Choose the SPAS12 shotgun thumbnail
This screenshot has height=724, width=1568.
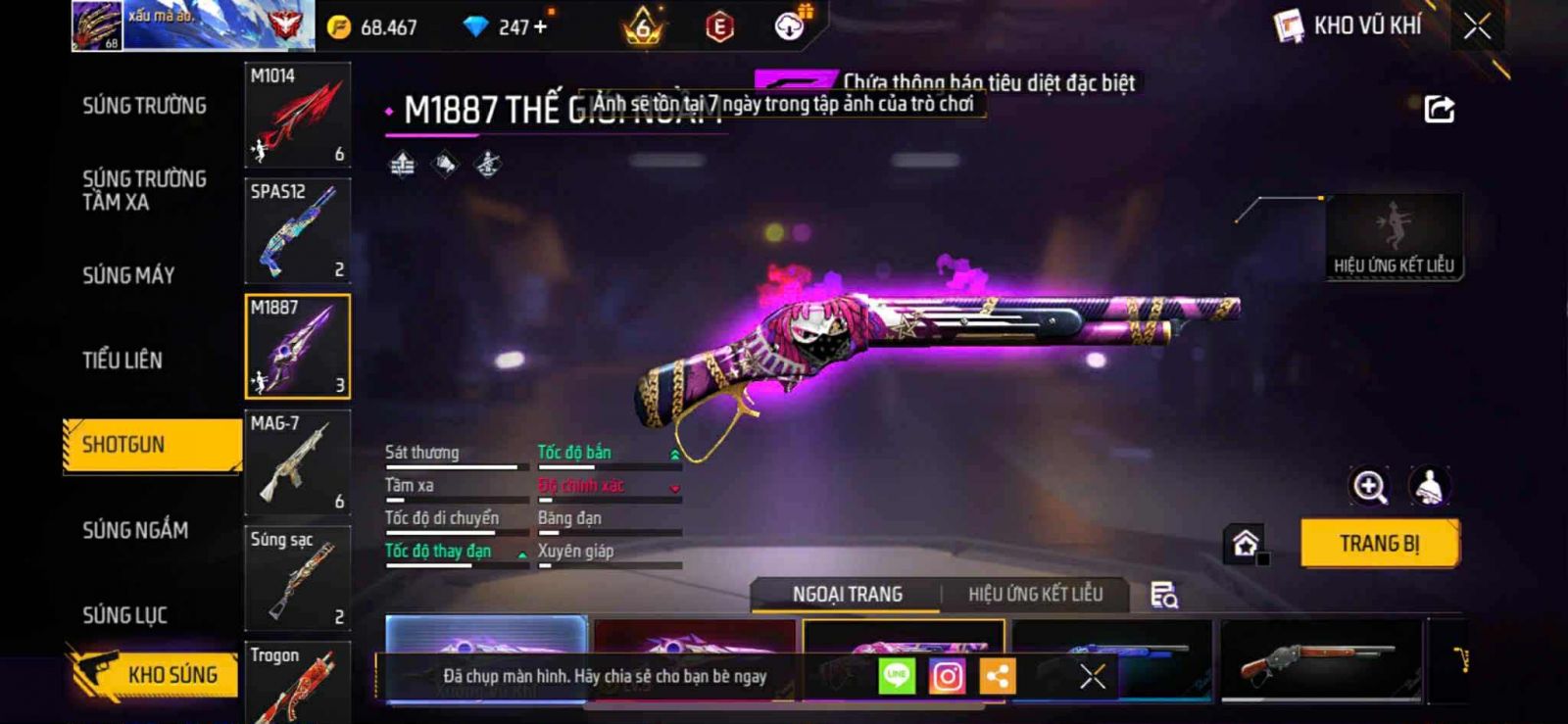click(x=297, y=230)
